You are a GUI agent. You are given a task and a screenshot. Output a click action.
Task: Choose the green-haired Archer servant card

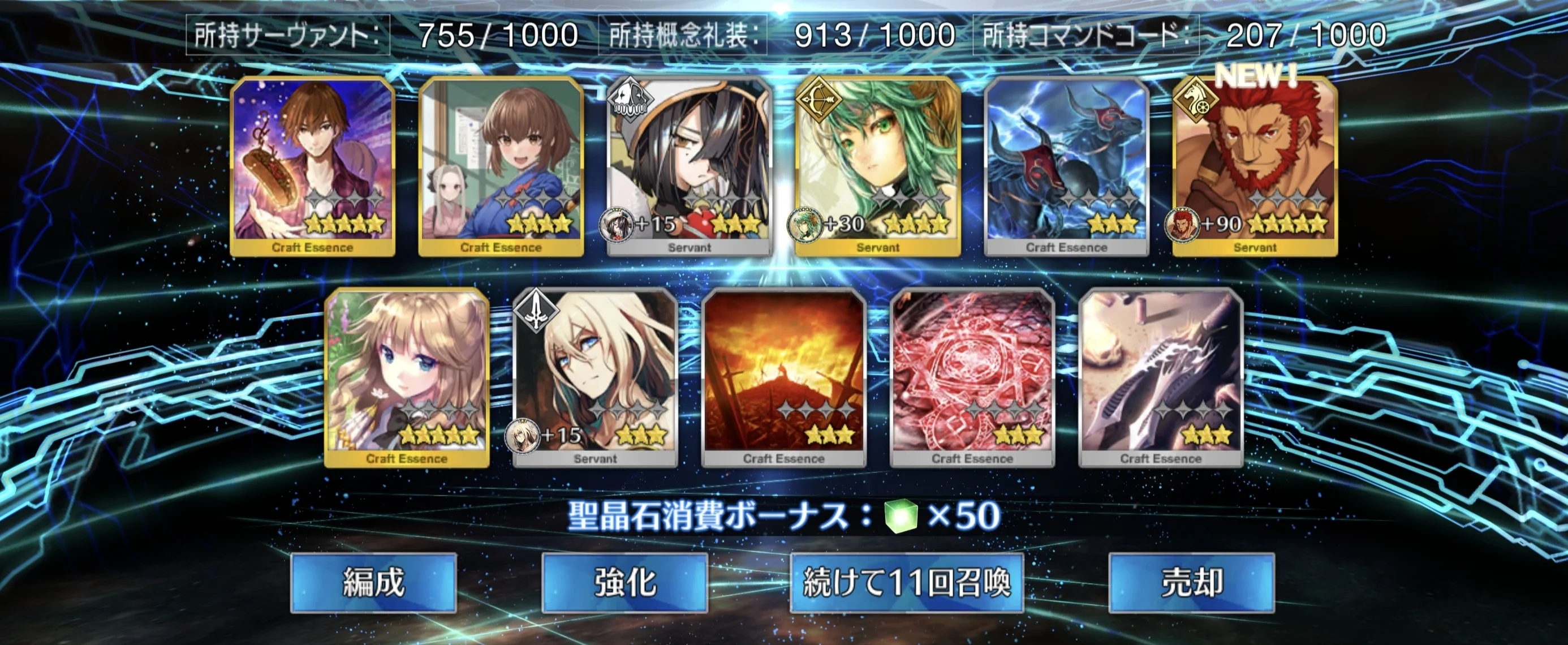point(878,166)
